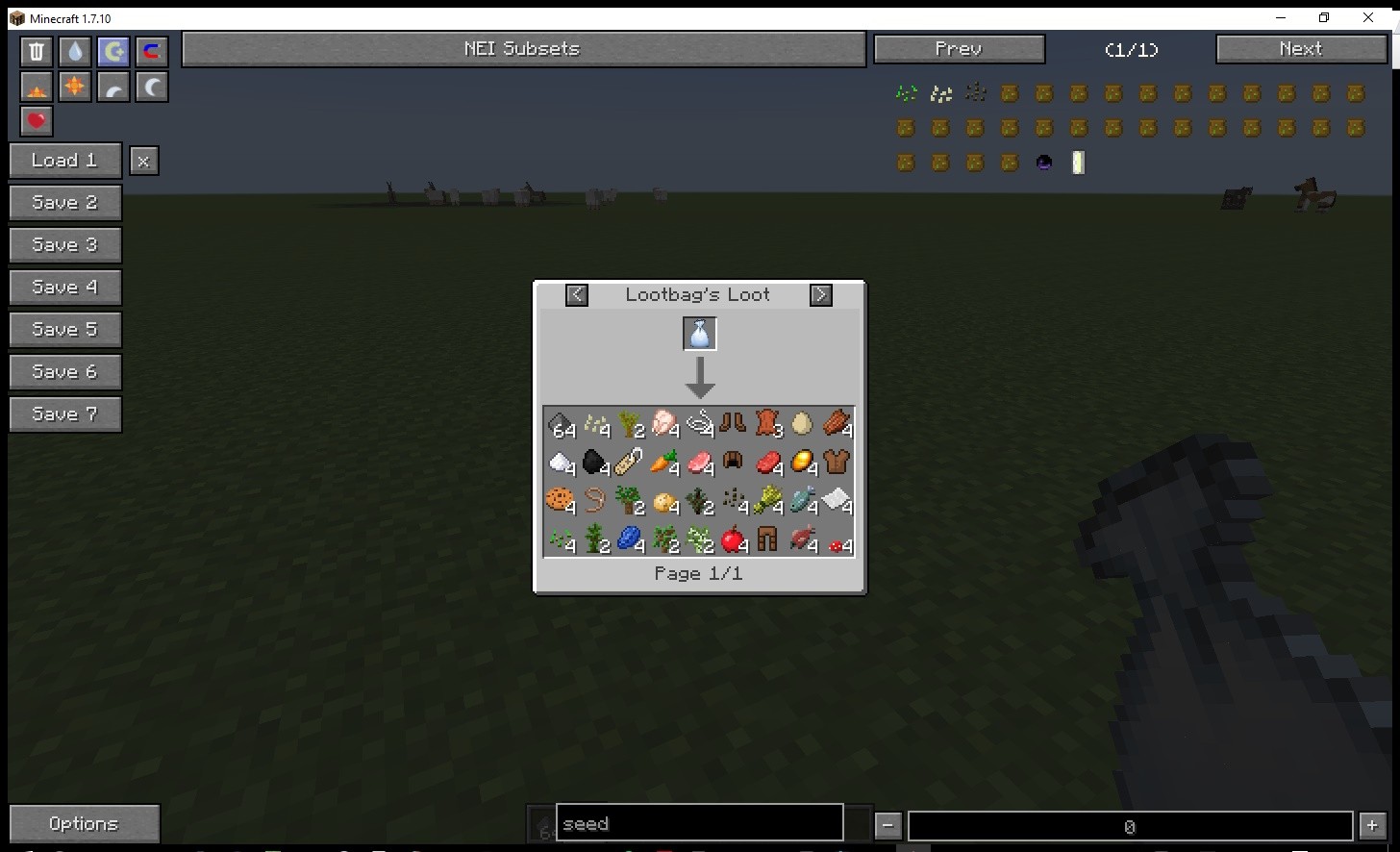1400x852 pixels.
Task: Toggle the magnet mode button
Action: point(151,52)
